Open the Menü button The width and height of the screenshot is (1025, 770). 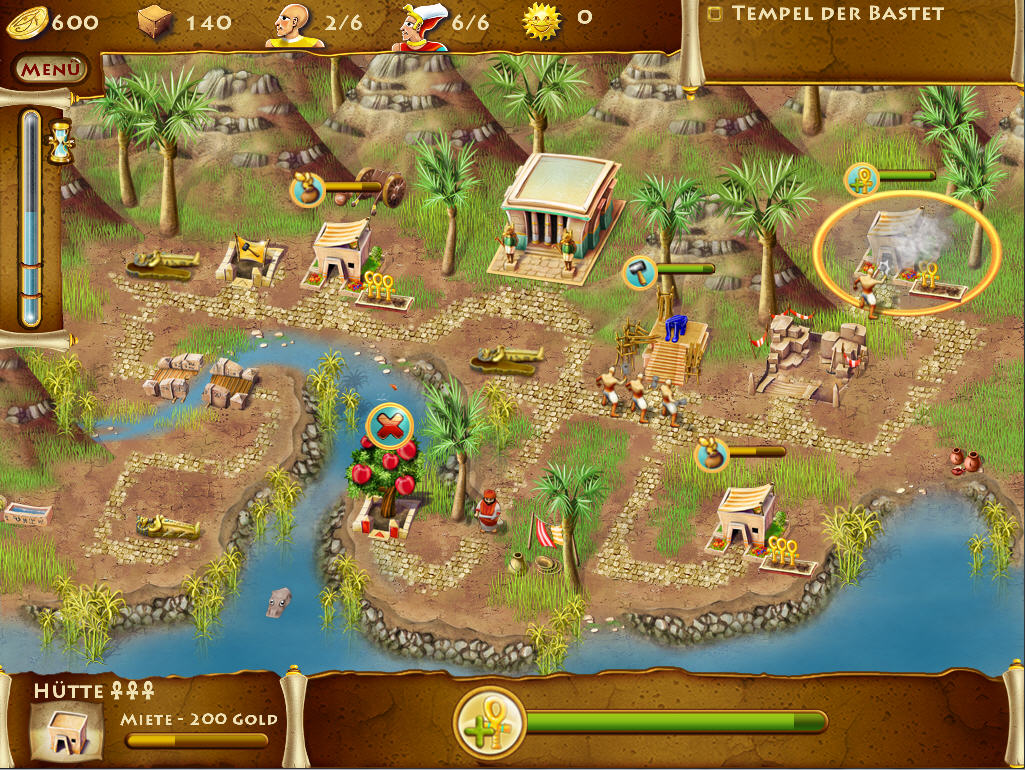49,70
